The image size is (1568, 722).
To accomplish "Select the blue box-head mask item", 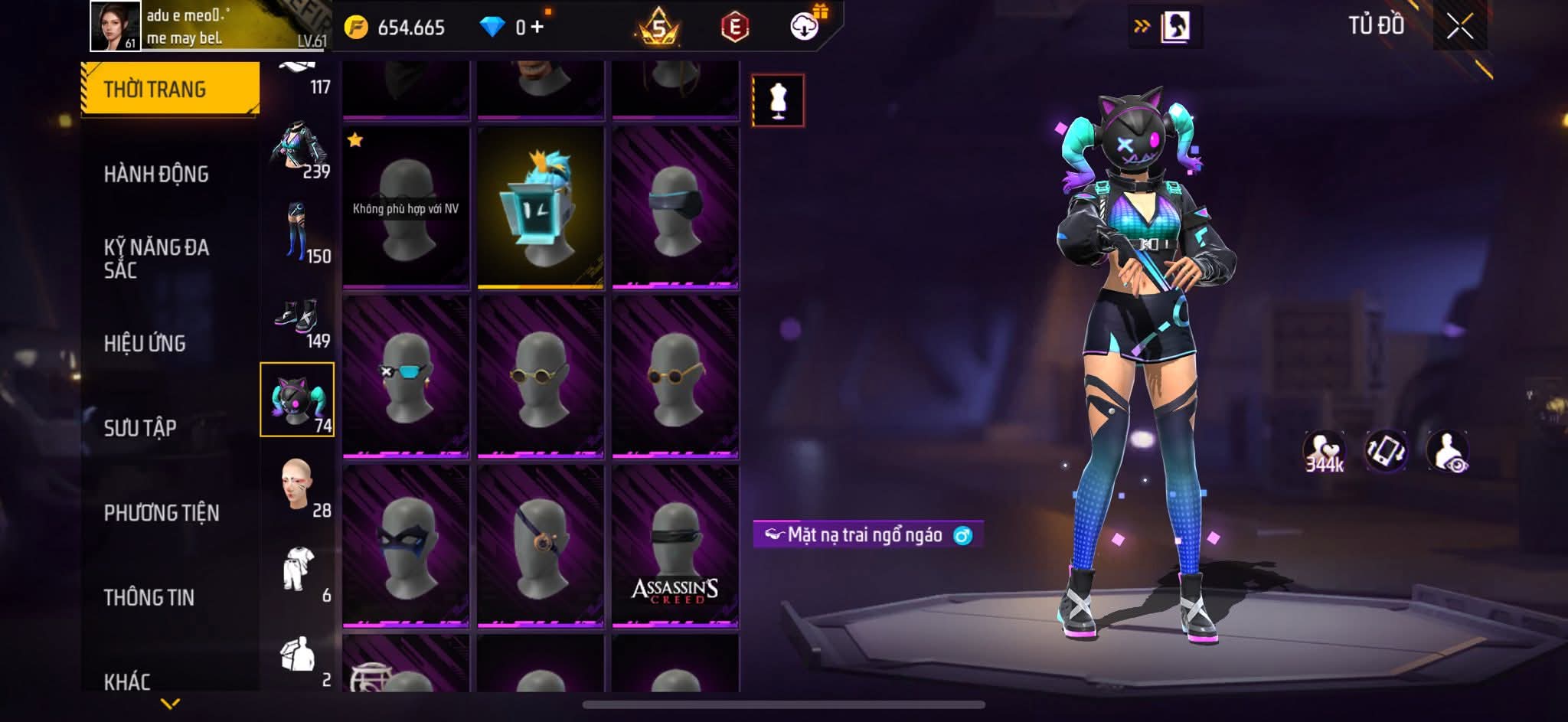I will (x=541, y=207).
